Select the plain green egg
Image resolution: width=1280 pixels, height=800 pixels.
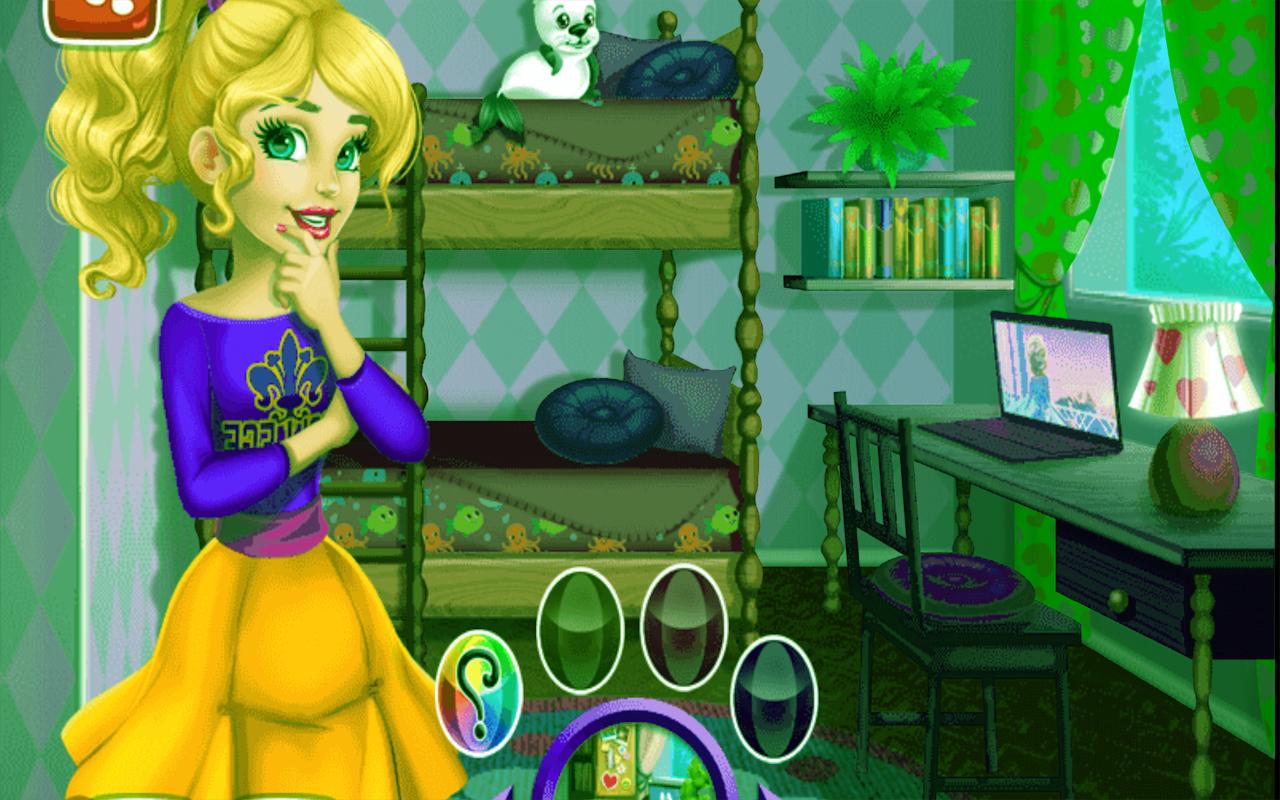(x=580, y=627)
